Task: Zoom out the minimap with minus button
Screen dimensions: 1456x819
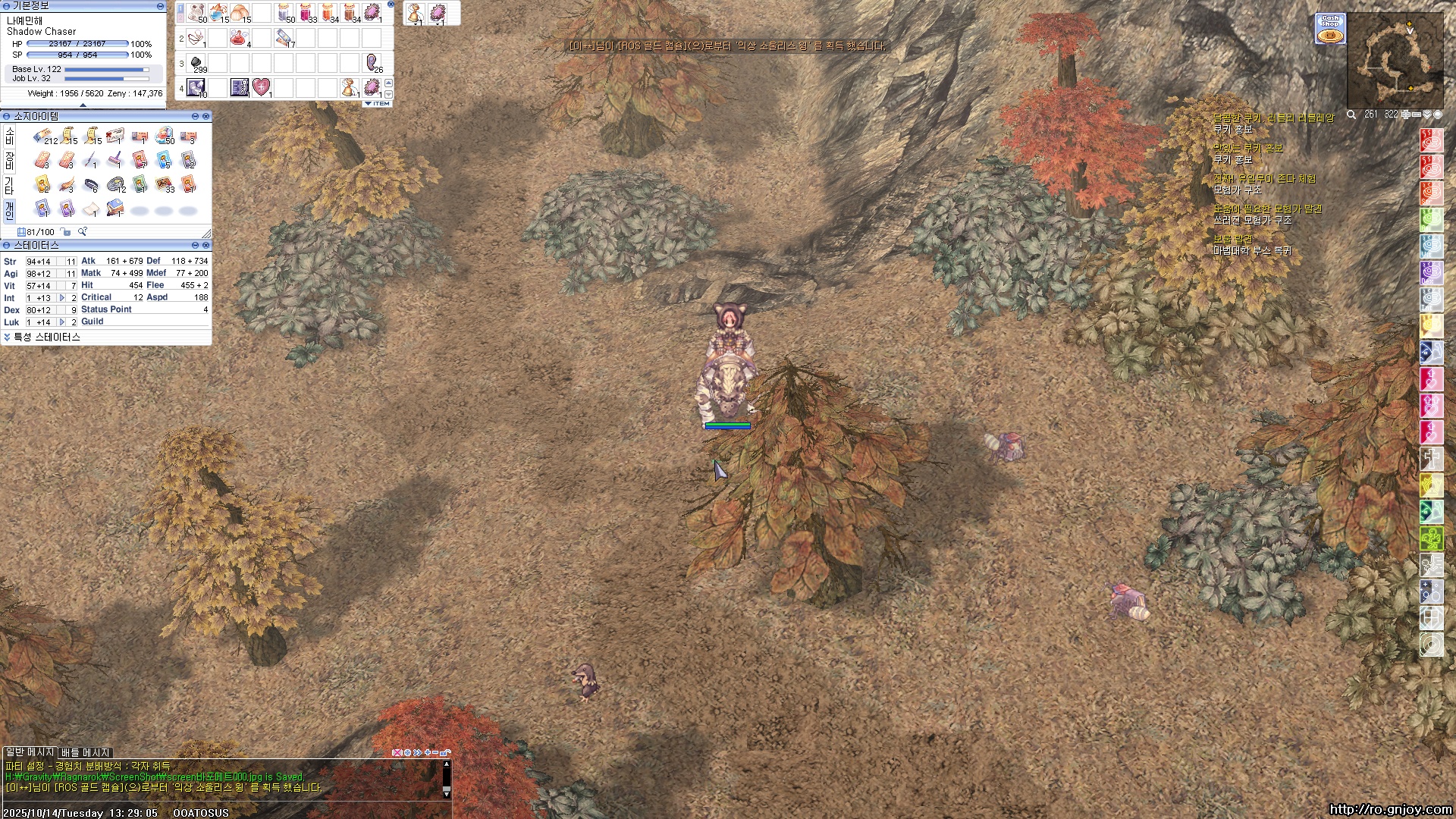Action: (x=1416, y=115)
